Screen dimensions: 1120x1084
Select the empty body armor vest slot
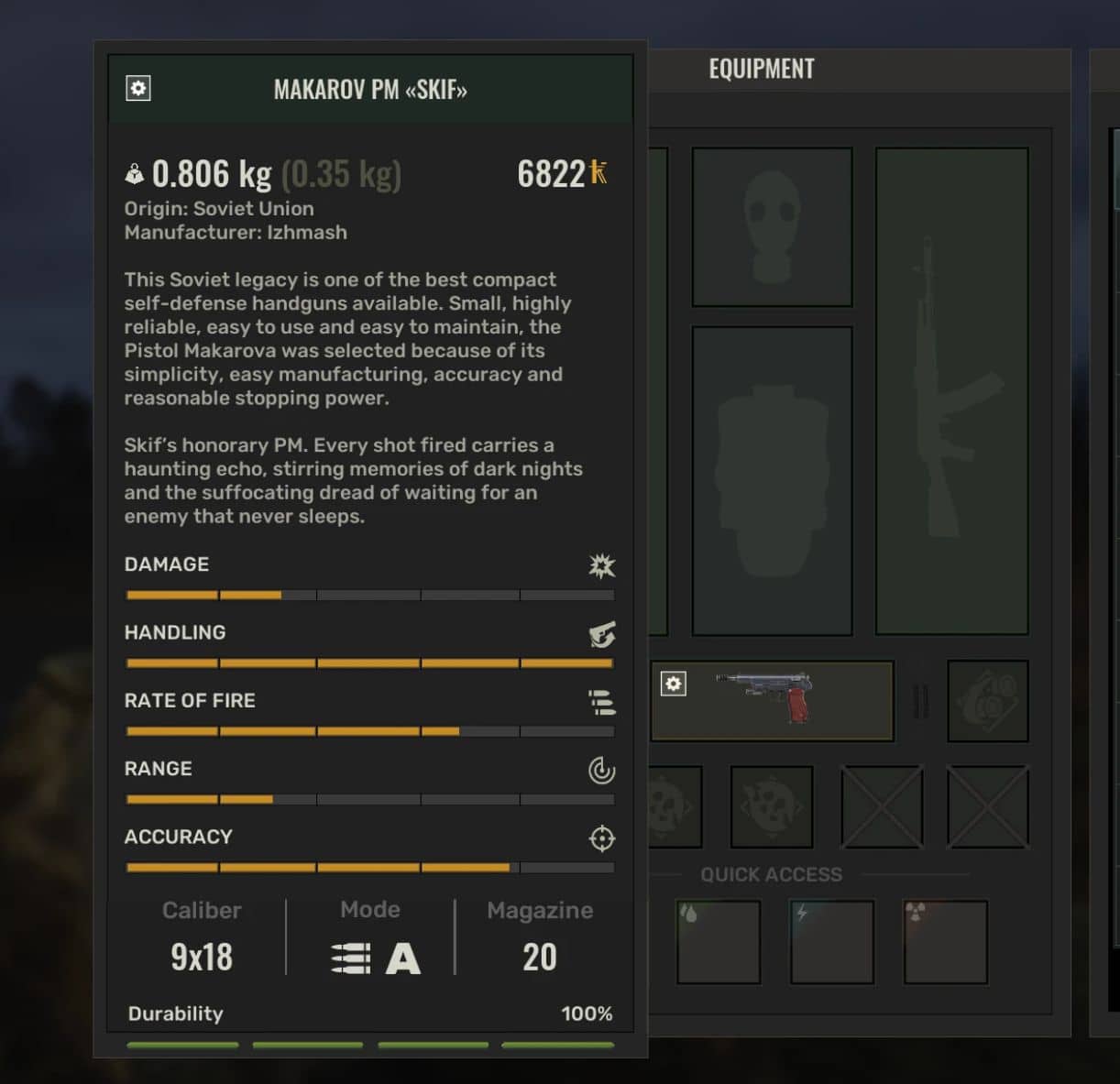772,480
